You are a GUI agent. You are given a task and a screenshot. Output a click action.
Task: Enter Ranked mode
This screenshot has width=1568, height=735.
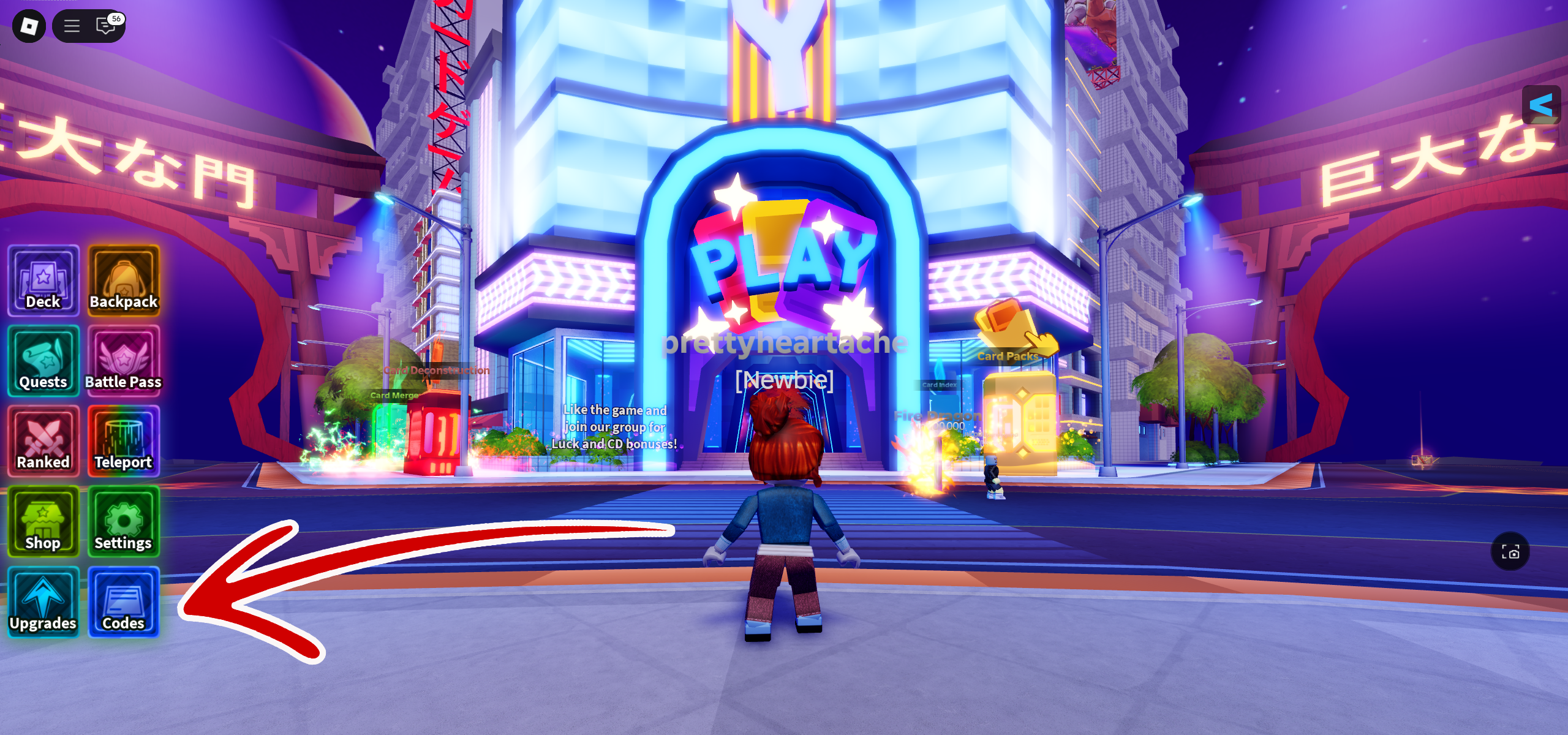point(43,441)
